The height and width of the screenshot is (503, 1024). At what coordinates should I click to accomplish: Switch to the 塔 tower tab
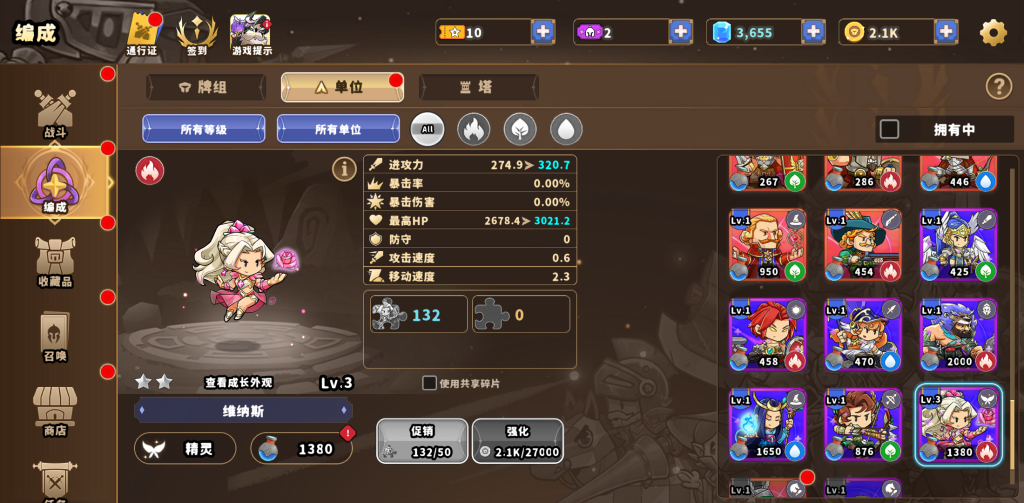pos(478,87)
